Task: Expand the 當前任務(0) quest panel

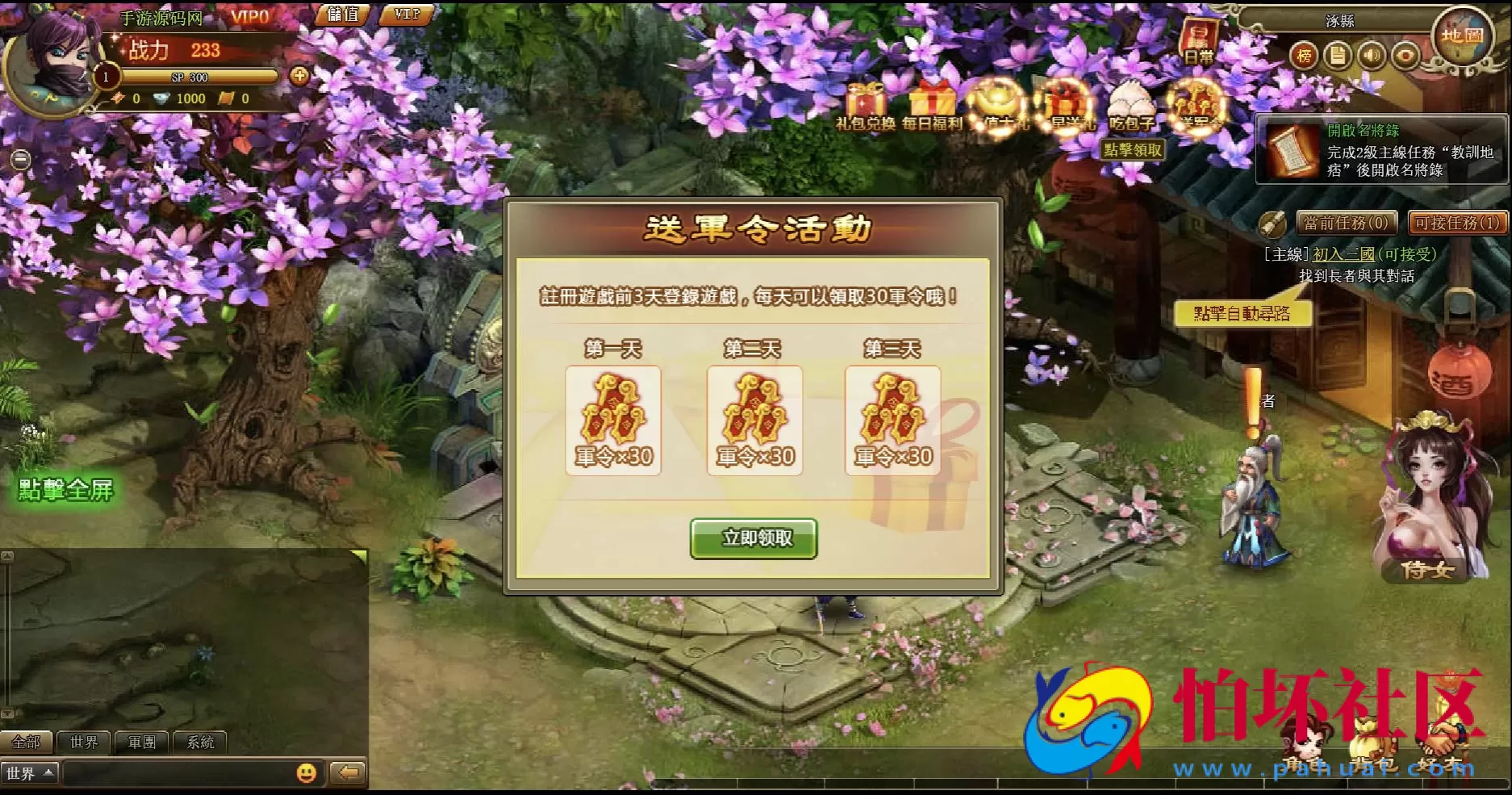Action: [1346, 223]
